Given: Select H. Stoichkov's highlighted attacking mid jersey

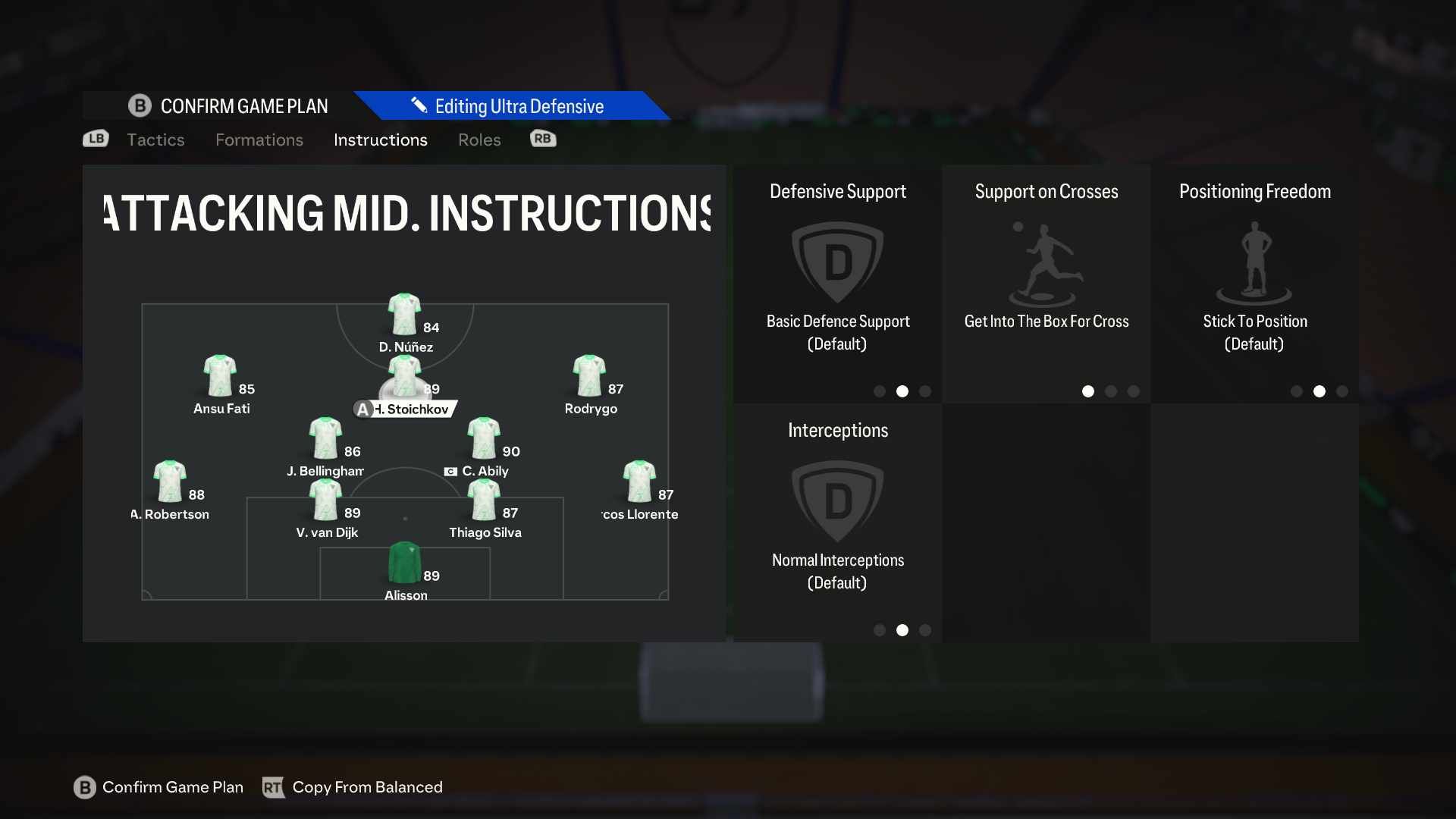Looking at the screenshot, I should pos(405,378).
